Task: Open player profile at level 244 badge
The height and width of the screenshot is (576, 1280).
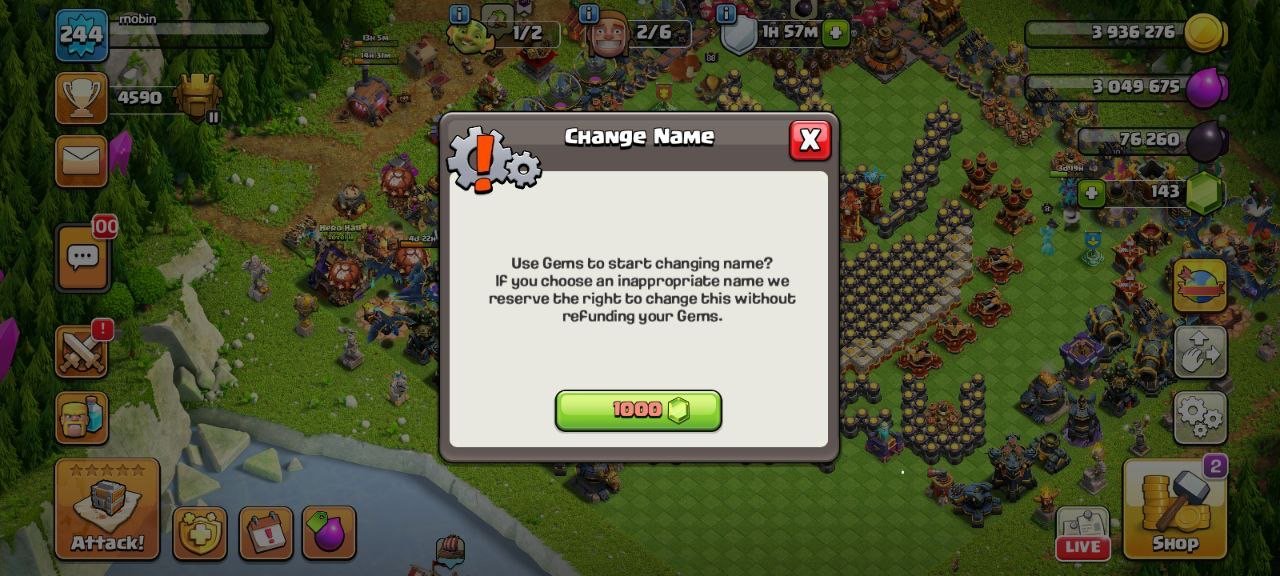Action: coord(81,35)
